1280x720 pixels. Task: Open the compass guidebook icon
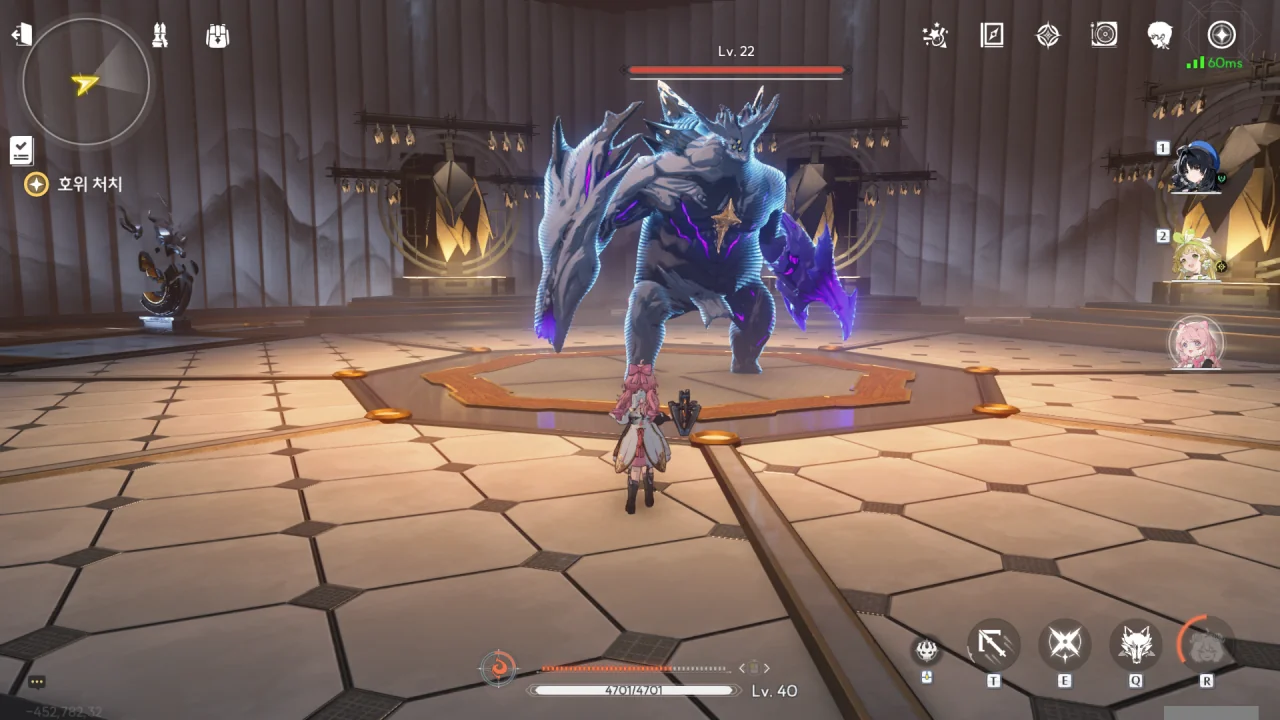991,36
